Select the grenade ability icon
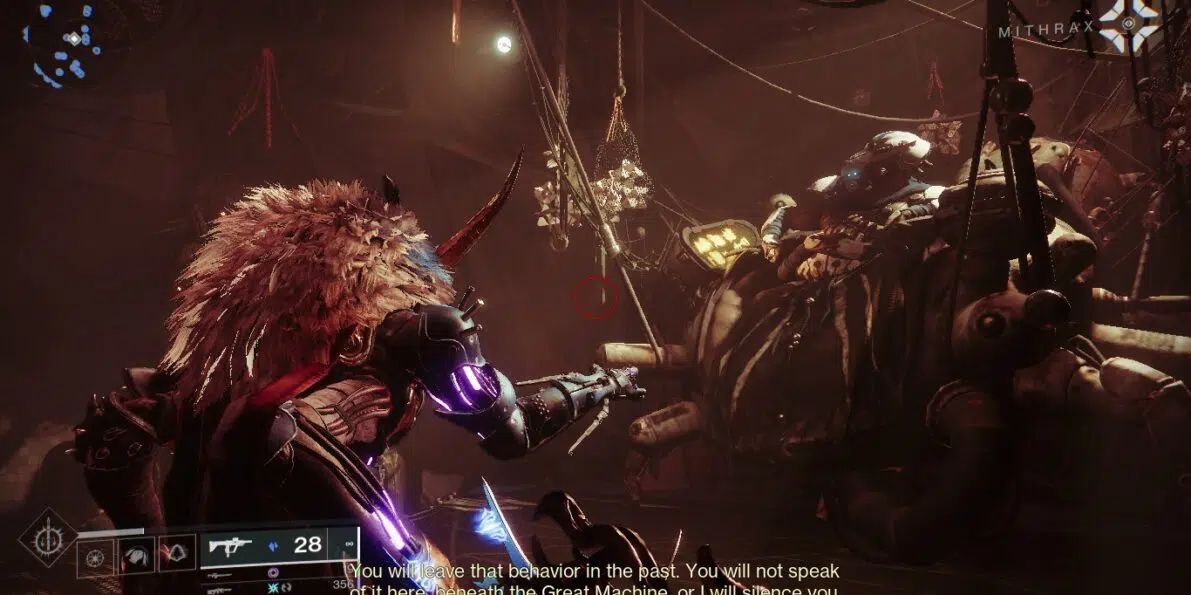 point(96,556)
